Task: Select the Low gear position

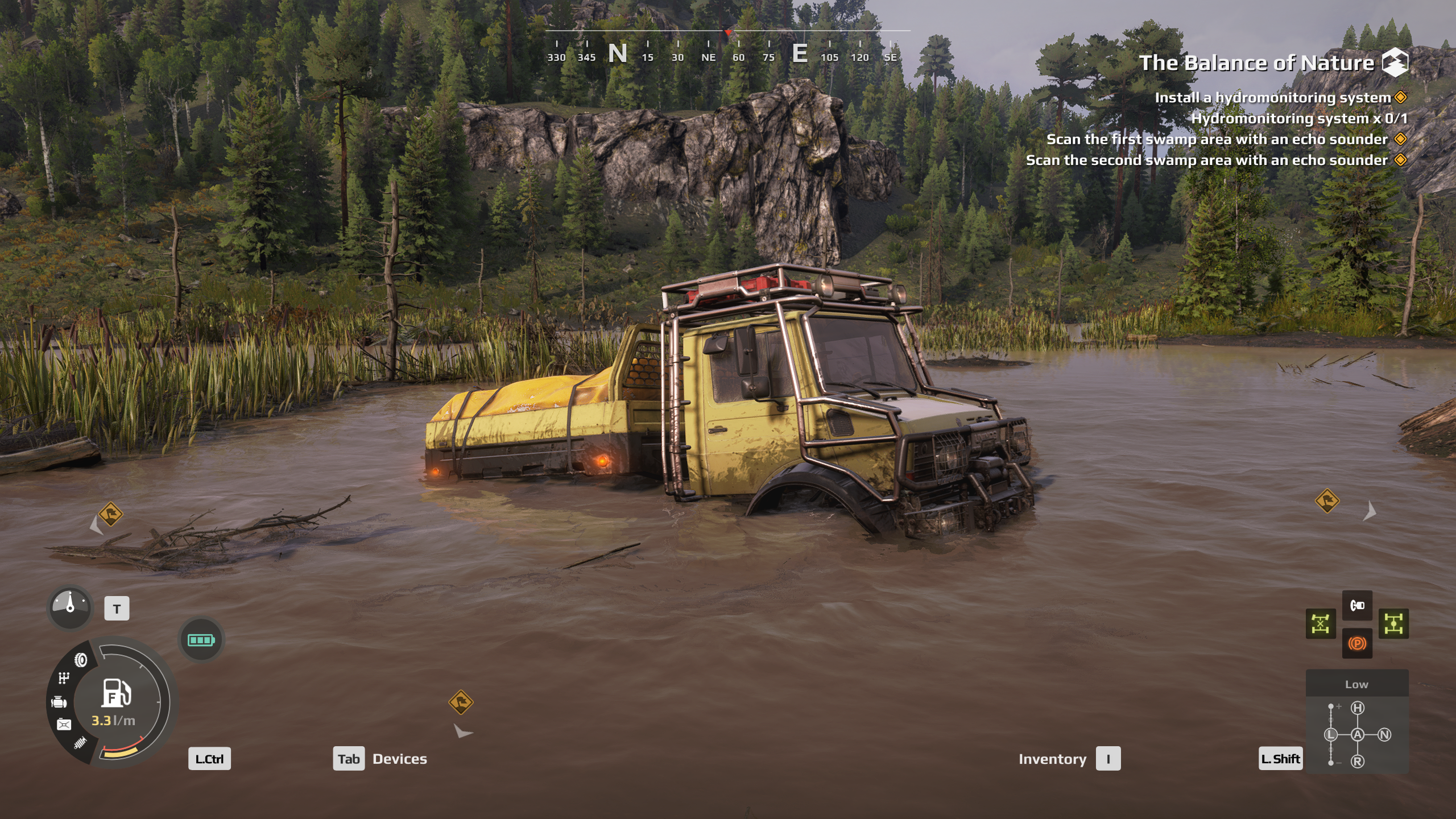Action: tap(1331, 734)
